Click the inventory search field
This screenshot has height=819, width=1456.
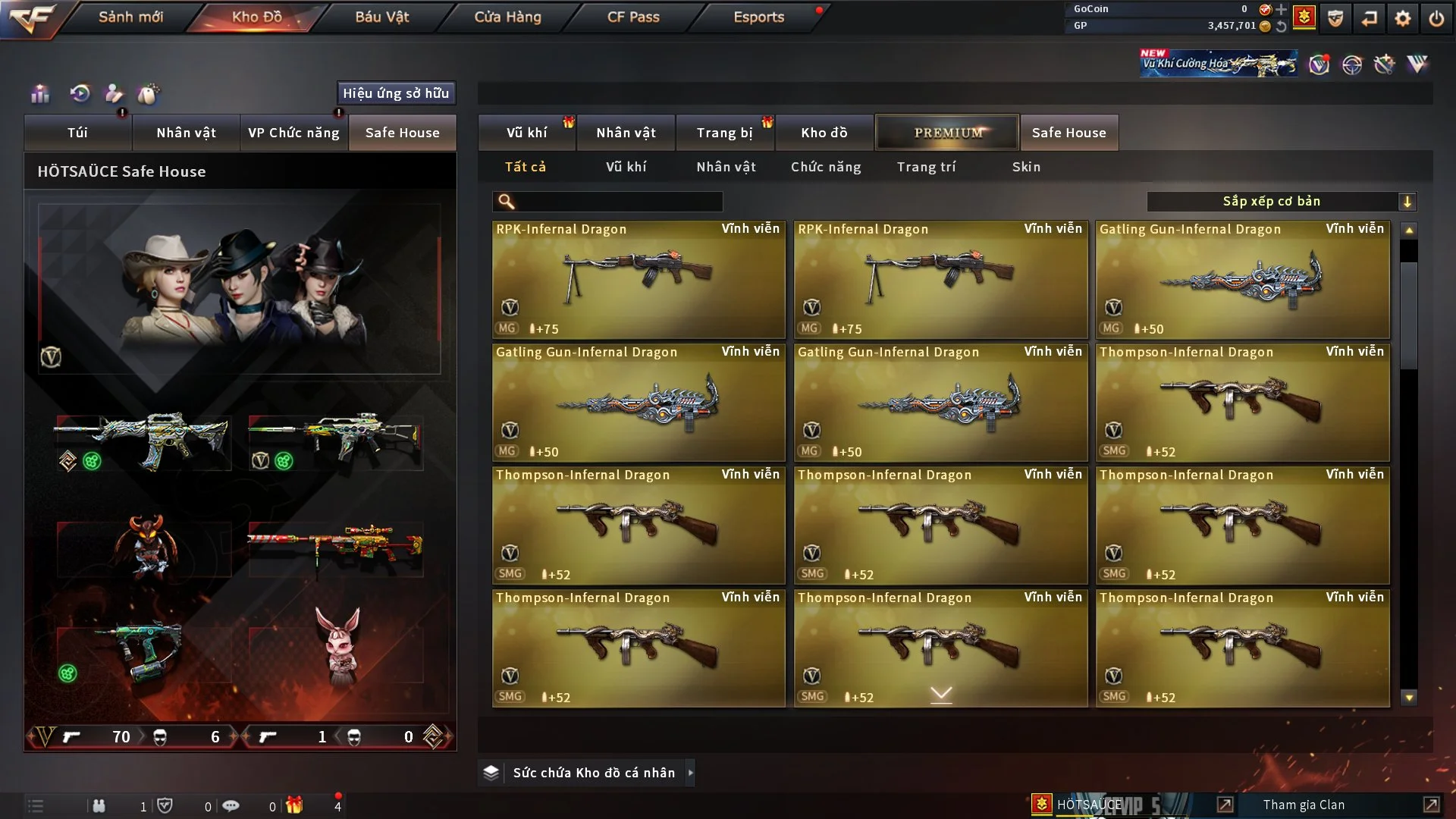(x=618, y=202)
